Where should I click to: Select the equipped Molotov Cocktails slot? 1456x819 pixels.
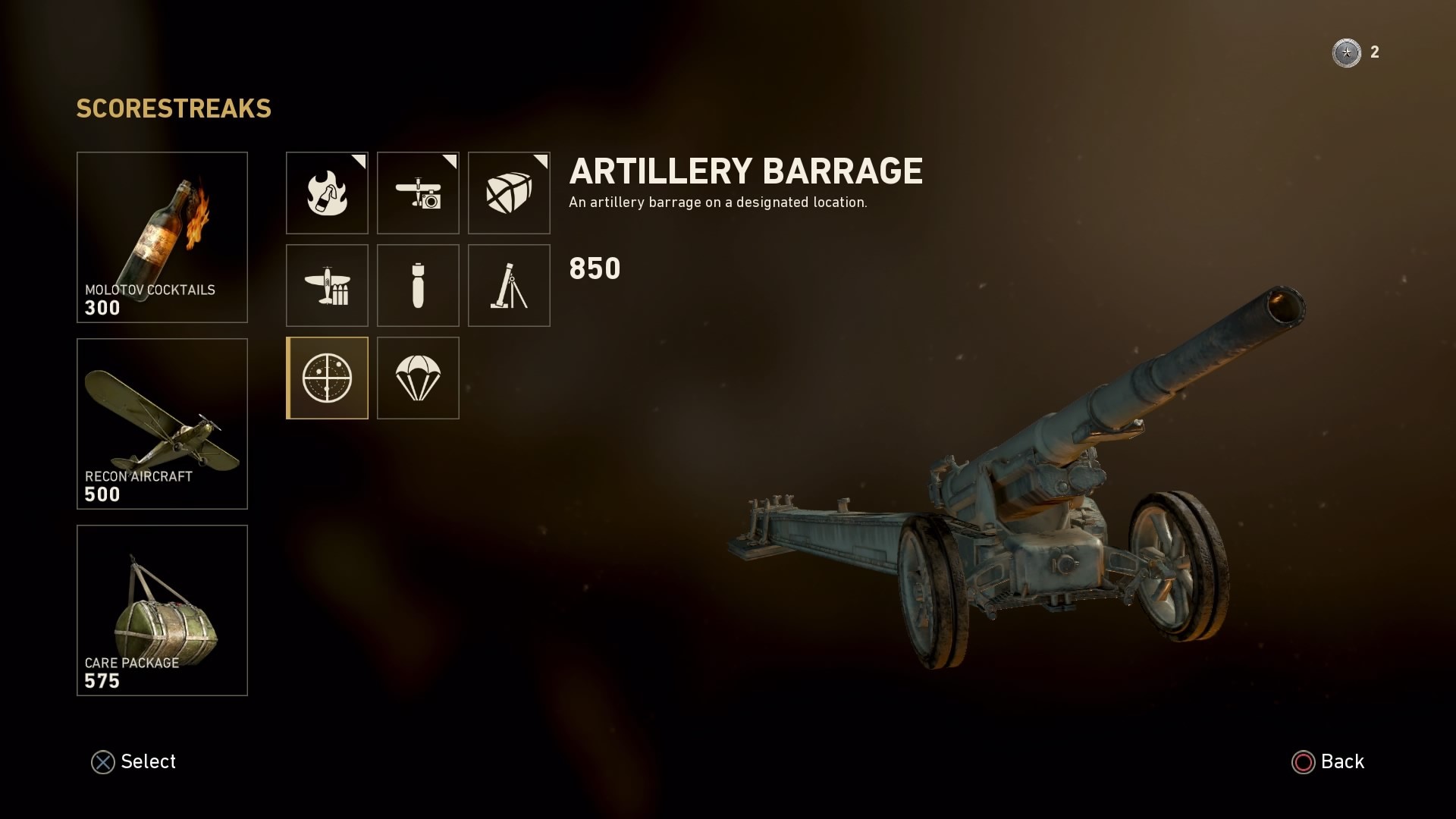point(162,237)
